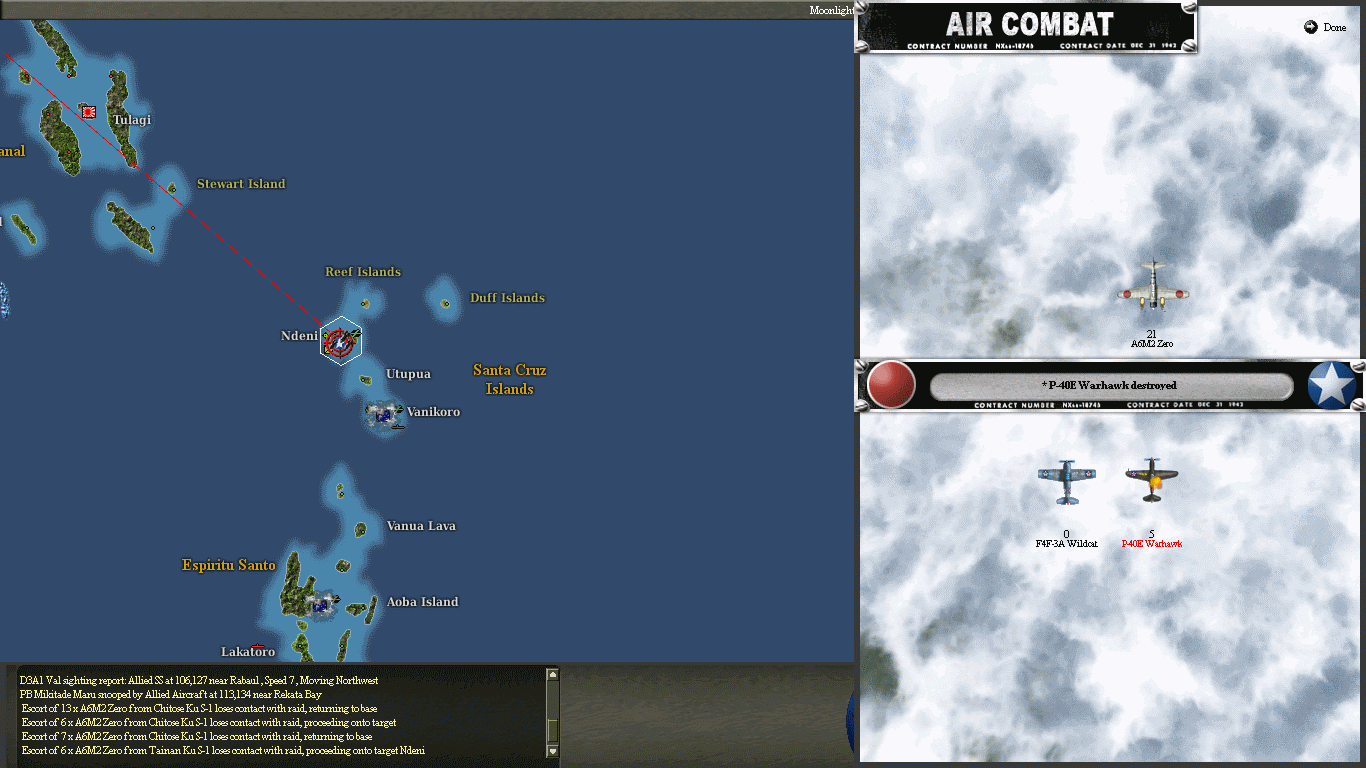Select the Japanese flag base marker near Tulagi
The image size is (1366, 768).
click(x=89, y=112)
